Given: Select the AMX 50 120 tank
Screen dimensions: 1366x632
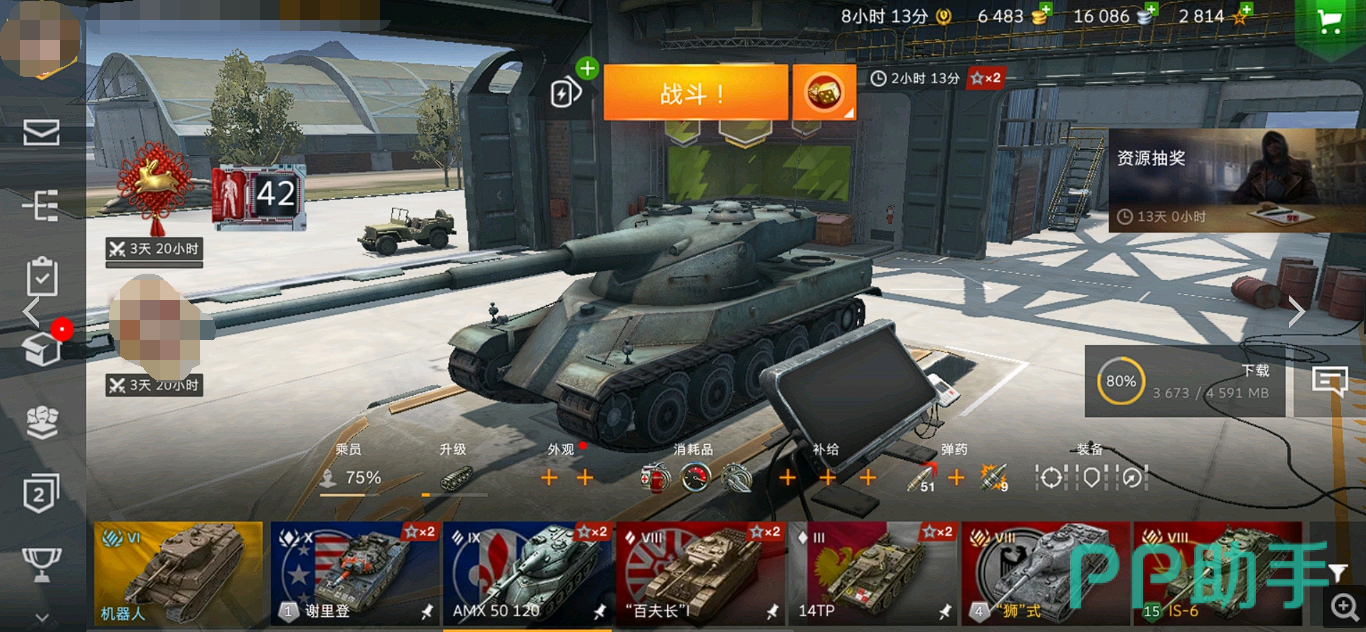Looking at the screenshot, I should pyautogui.click(x=527, y=573).
